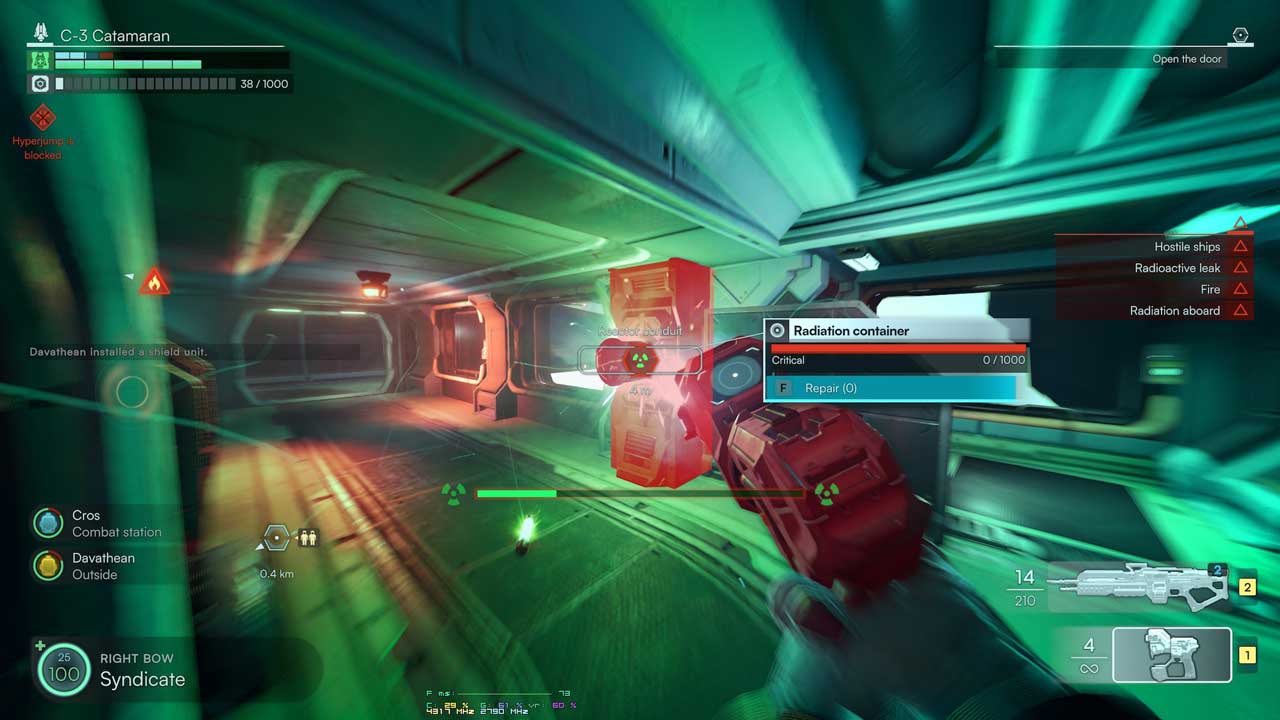This screenshot has height=720, width=1280.
Task: Select the Fire alert entry
Action: tap(1210, 289)
